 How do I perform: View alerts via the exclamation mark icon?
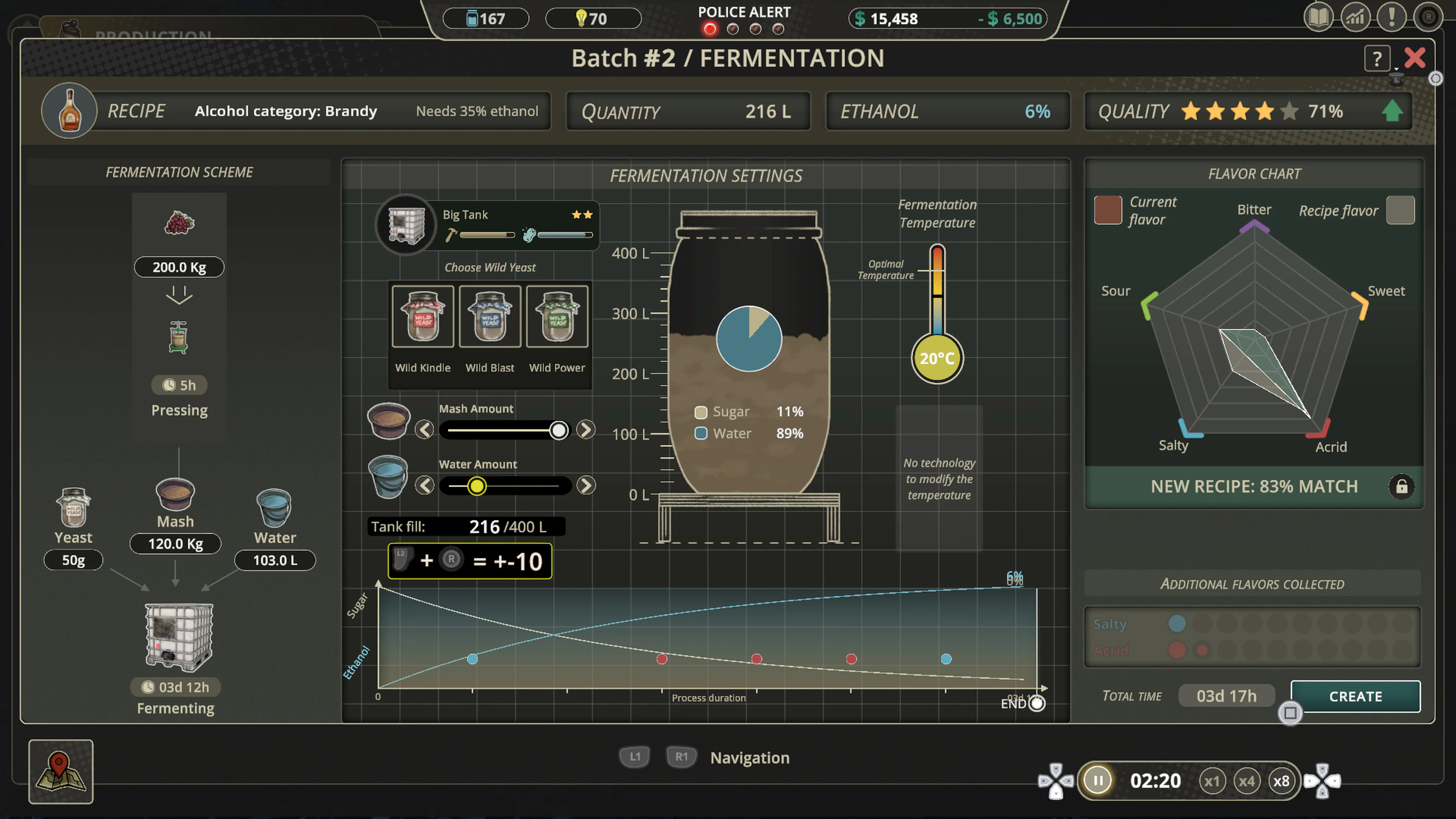[x=1392, y=17]
